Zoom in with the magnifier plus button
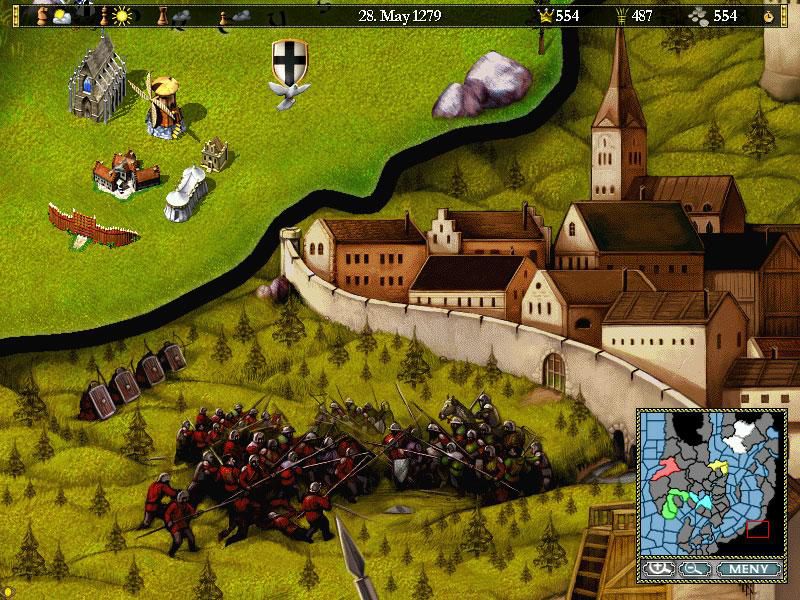Screen dimensions: 800x600 [x=657, y=569]
